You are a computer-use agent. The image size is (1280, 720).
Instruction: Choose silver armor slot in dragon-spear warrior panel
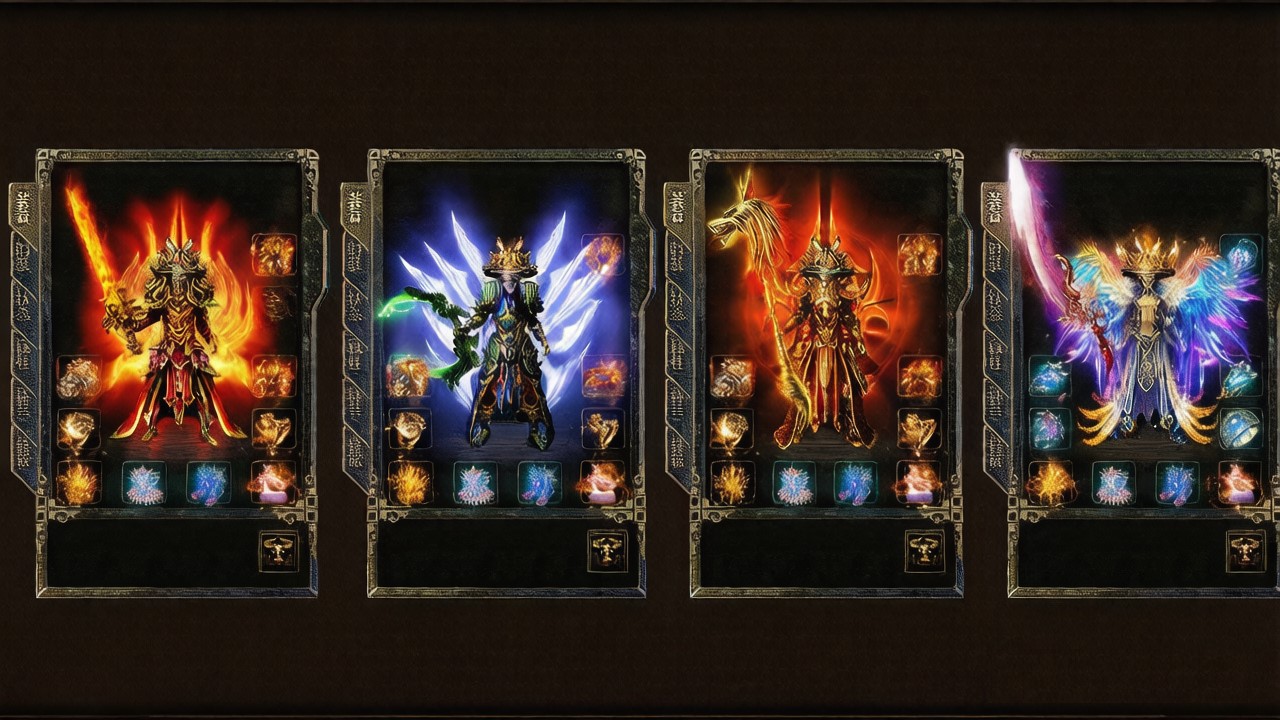(732, 377)
